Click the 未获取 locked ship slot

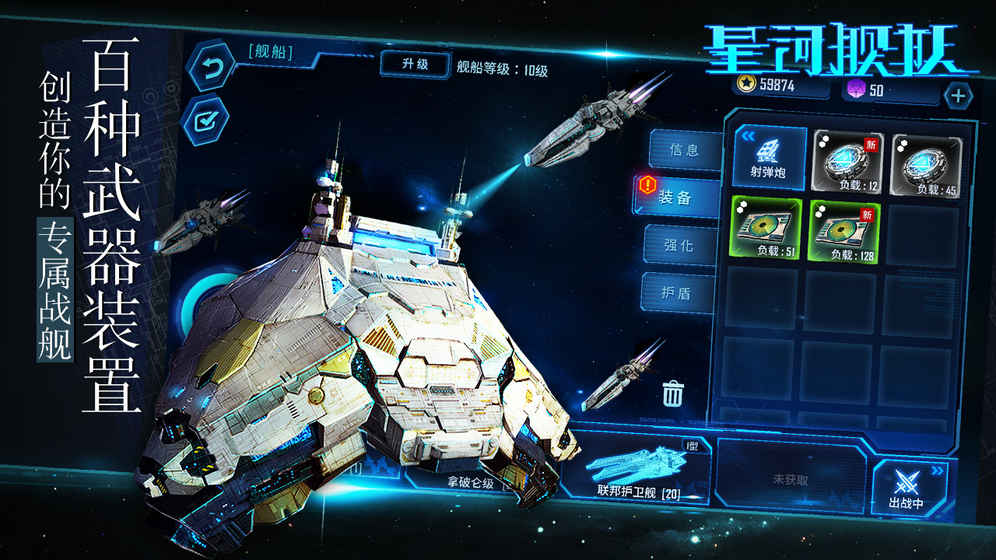tap(790, 478)
